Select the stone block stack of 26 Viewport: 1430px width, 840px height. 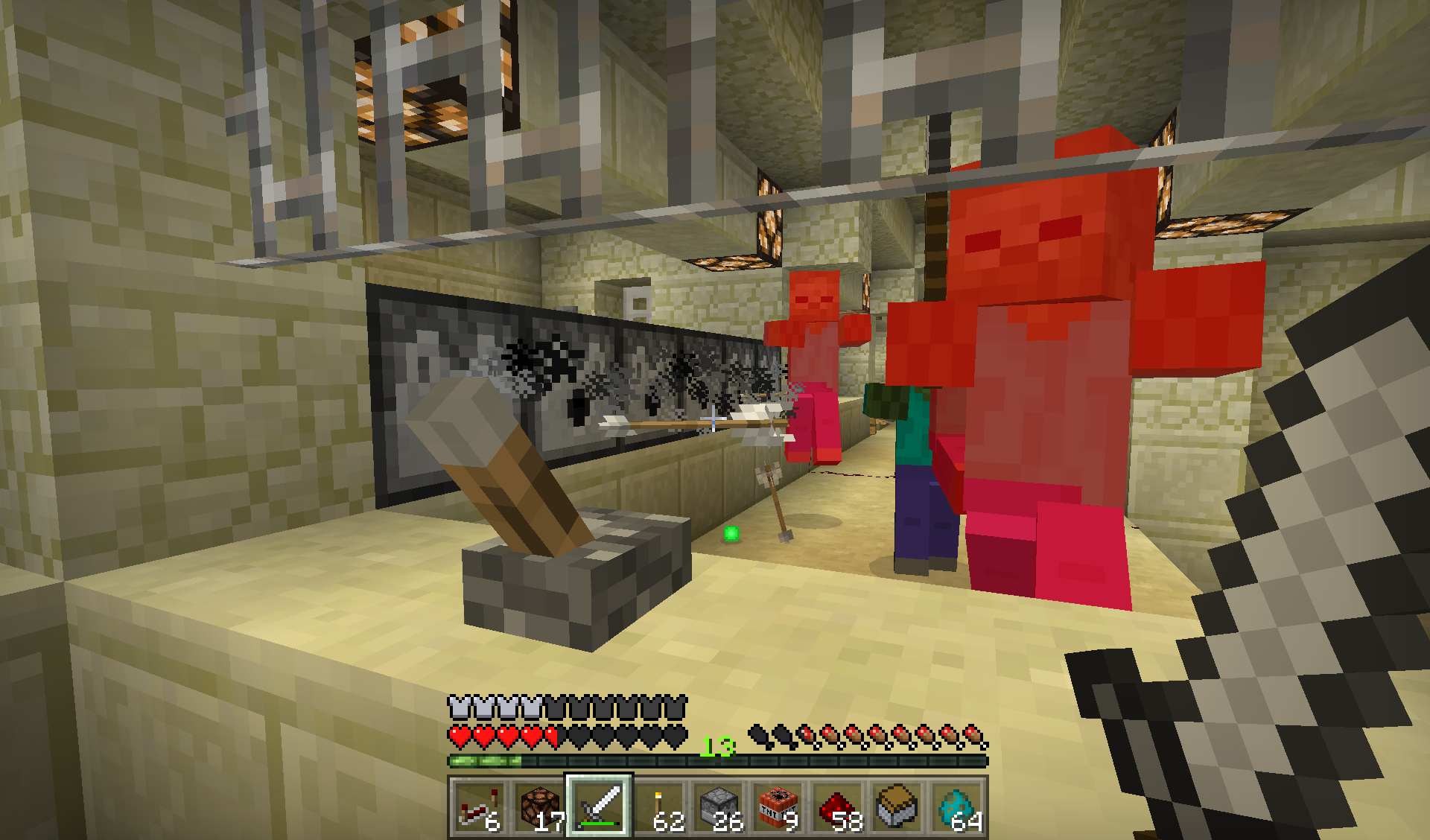click(718, 808)
